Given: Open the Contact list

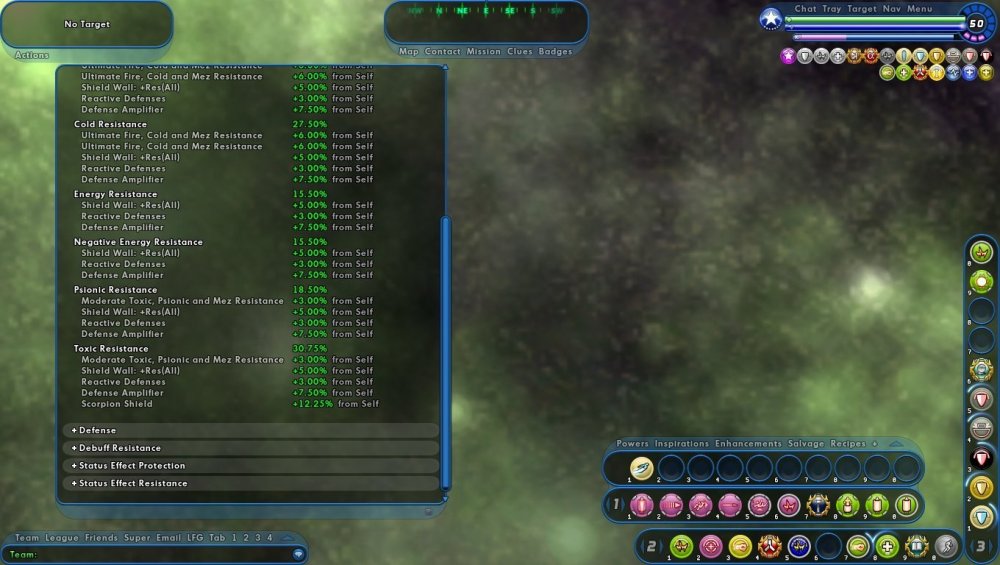Looking at the screenshot, I should (442, 51).
